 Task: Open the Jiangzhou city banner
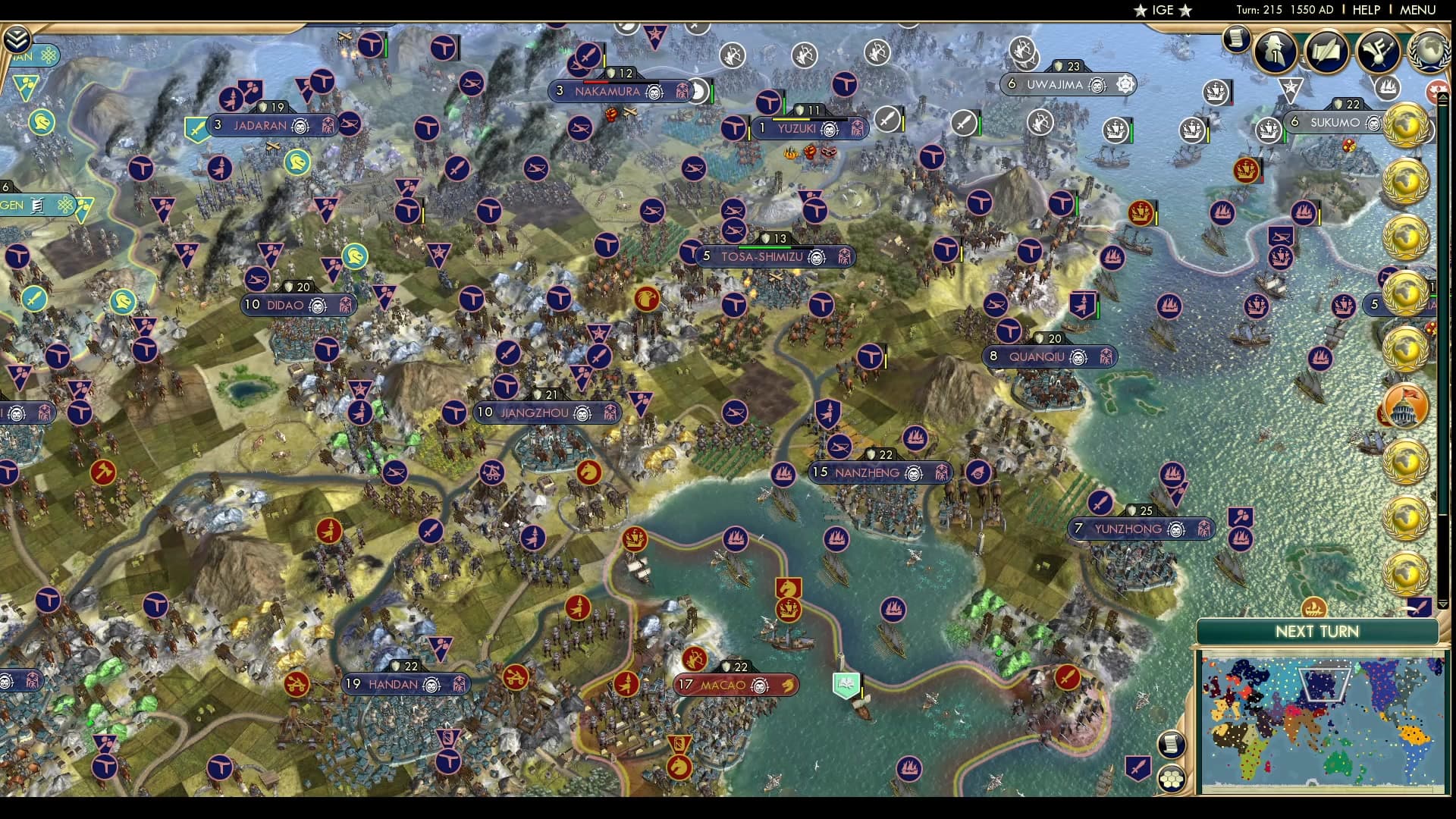coord(547,413)
